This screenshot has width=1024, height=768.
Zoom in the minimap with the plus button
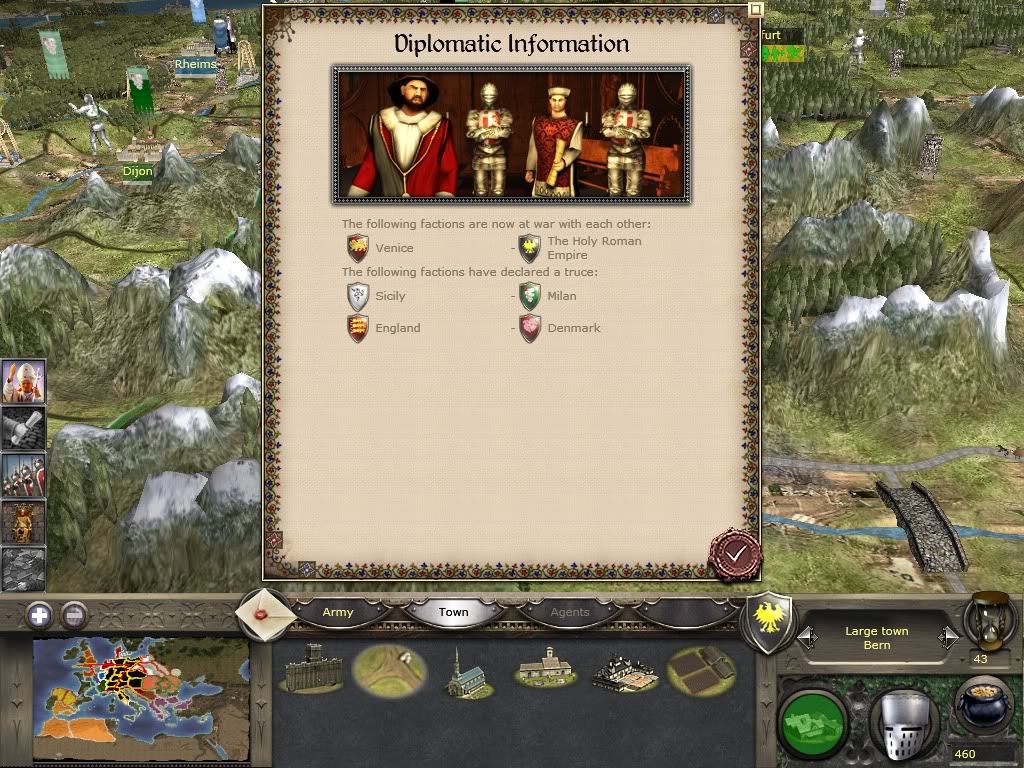[39, 615]
